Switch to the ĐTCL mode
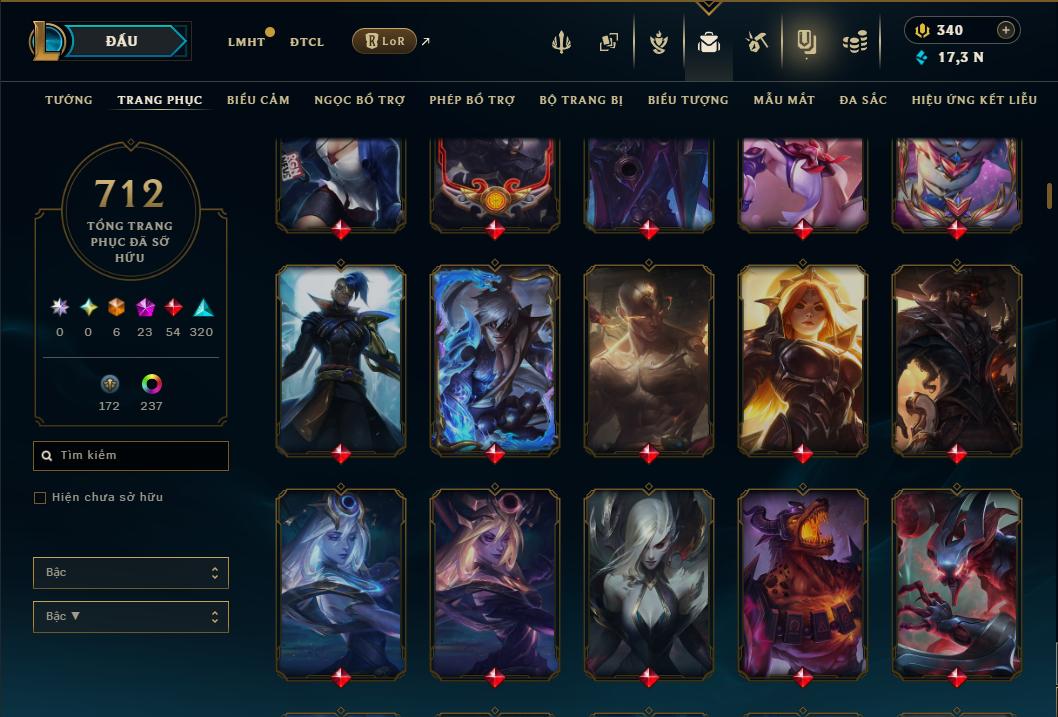The image size is (1058, 717). coord(307,42)
